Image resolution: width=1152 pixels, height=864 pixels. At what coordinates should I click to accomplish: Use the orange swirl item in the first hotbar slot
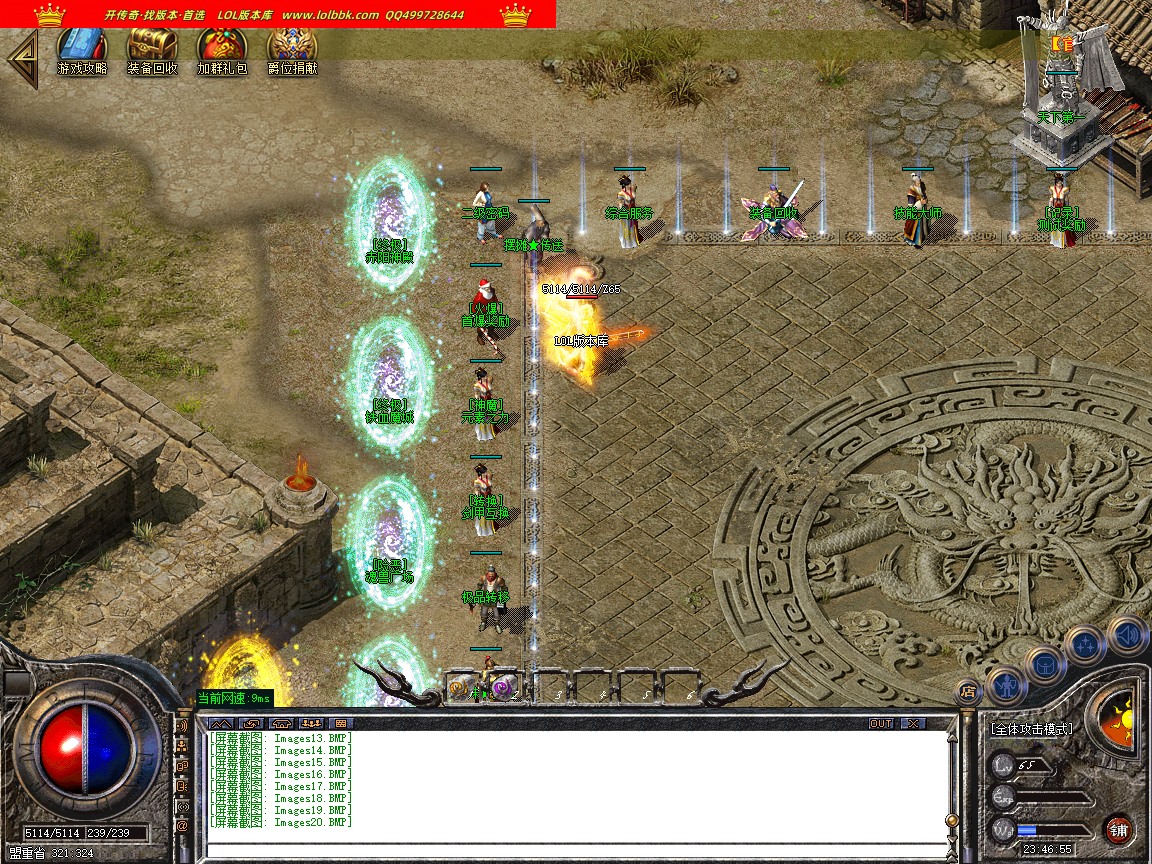click(463, 687)
